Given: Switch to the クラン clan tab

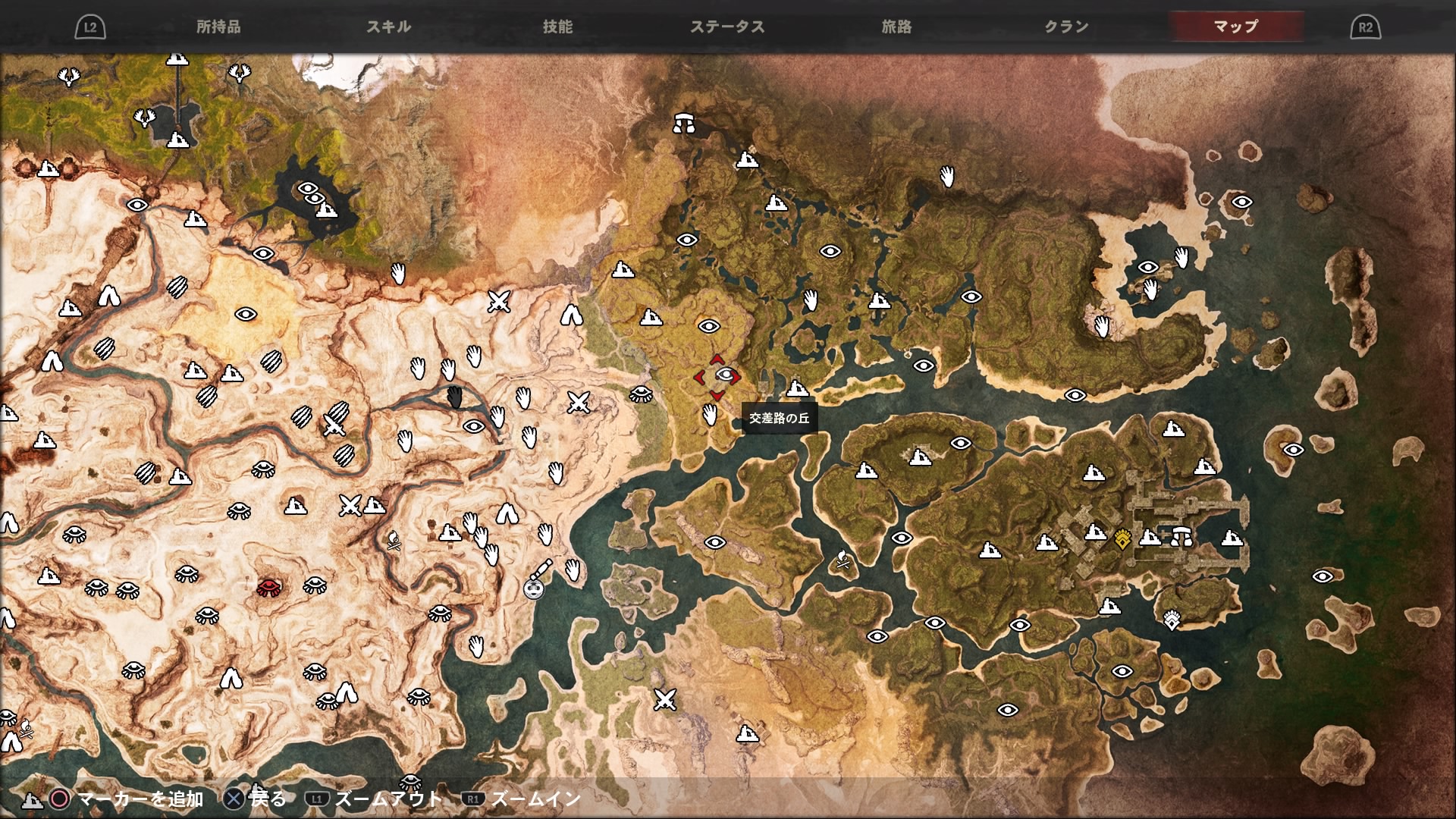Looking at the screenshot, I should (1066, 27).
